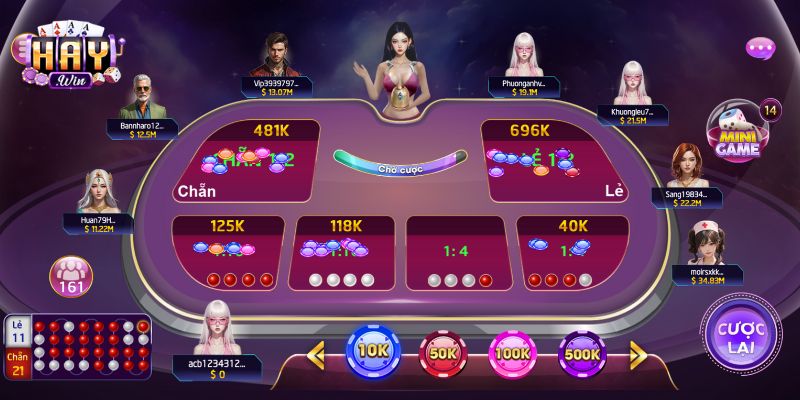Show more chips with right arrow
The height and width of the screenshot is (400, 800).
[x=637, y=353]
